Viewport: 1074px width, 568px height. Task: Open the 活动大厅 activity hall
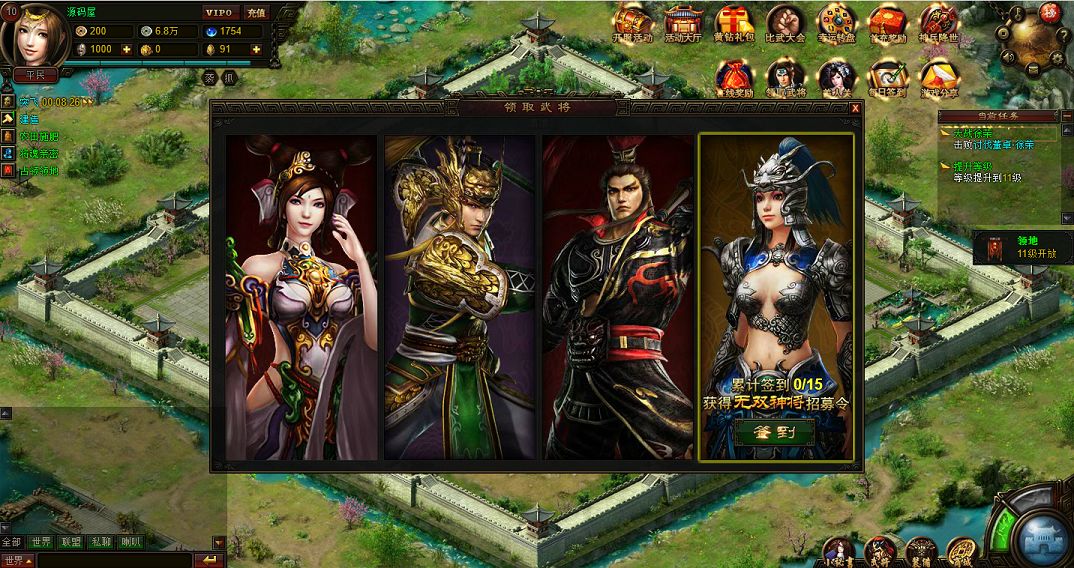pos(683,24)
